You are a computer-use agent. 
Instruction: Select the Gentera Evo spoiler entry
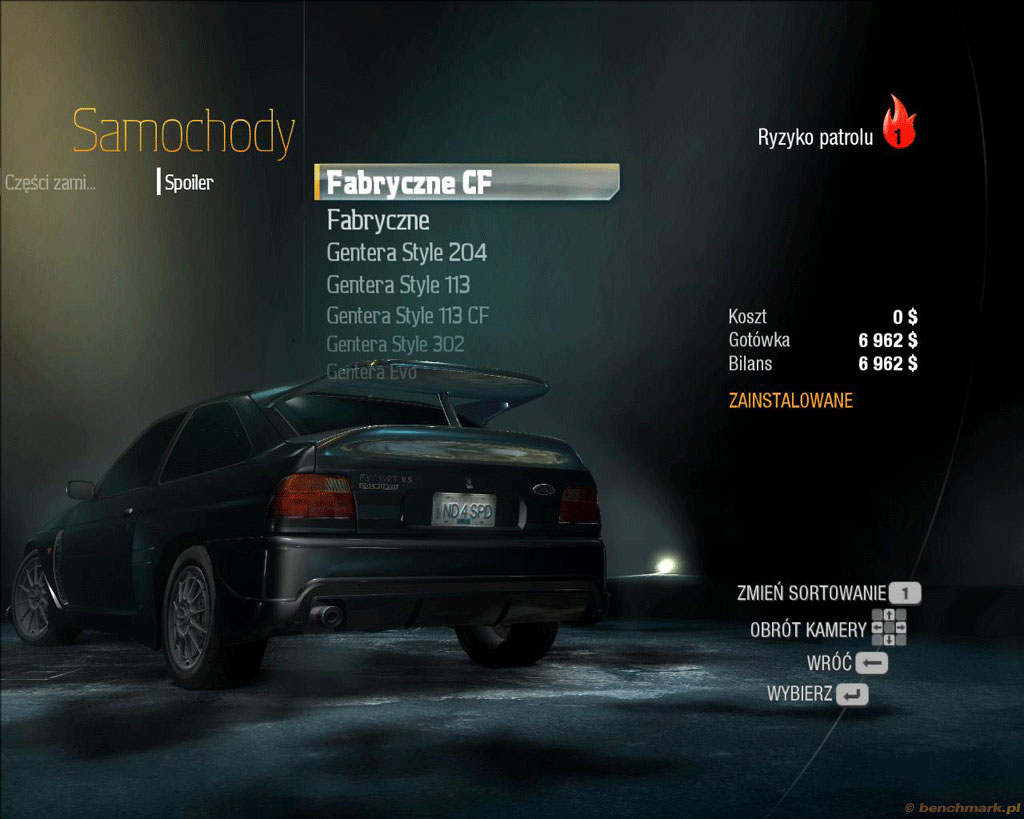click(371, 373)
